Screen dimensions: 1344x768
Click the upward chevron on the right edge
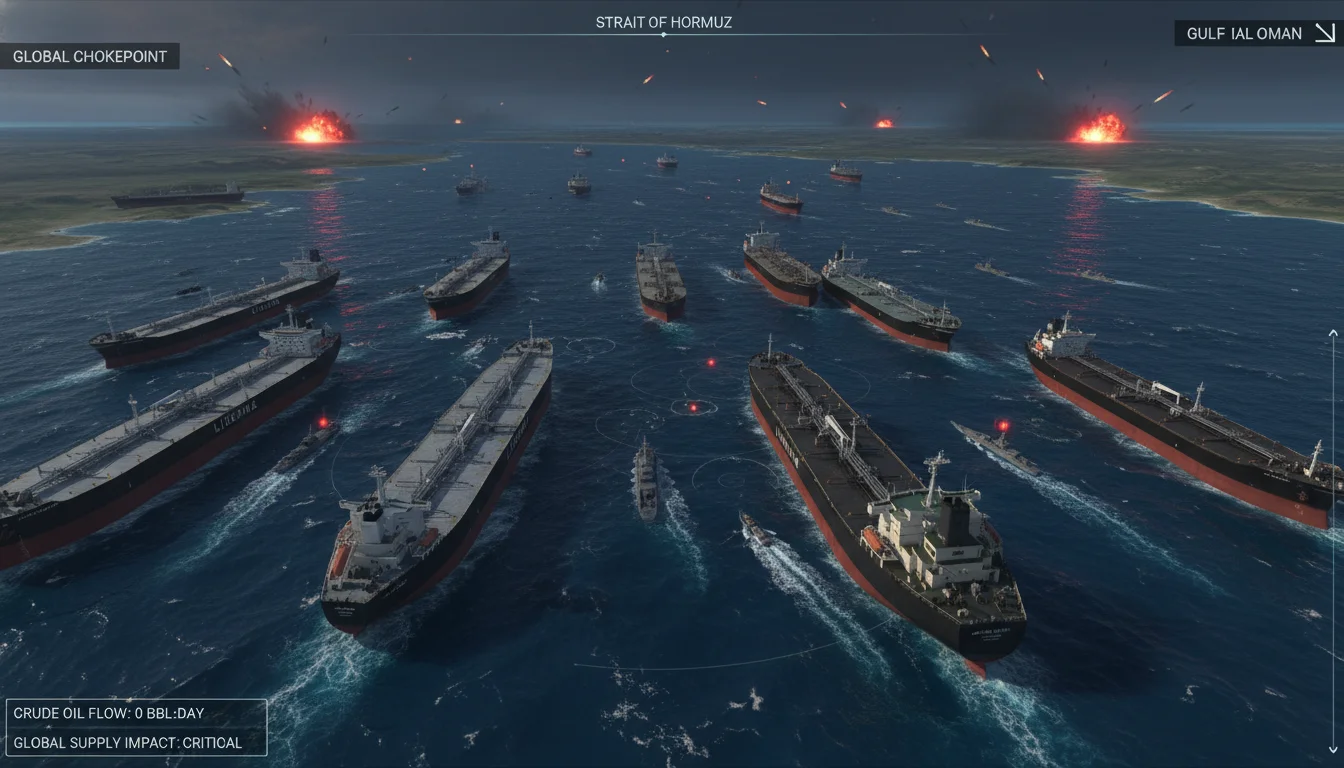(1332, 333)
